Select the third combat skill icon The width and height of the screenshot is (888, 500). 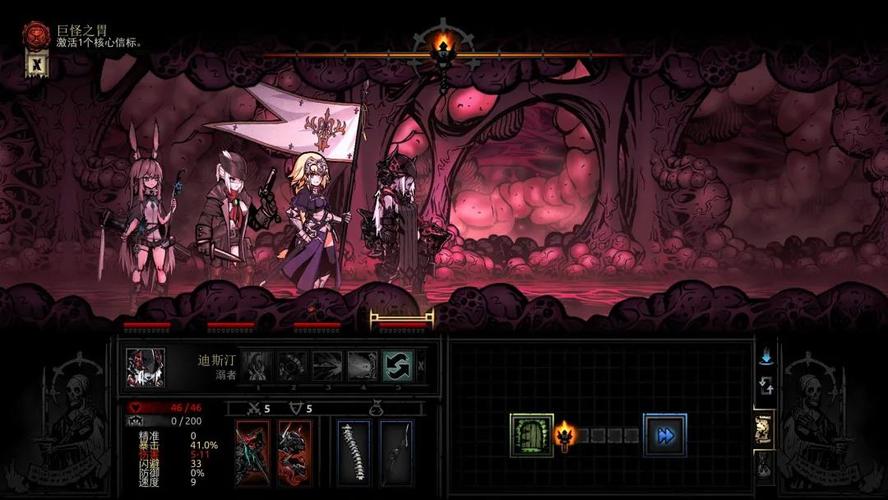point(327,366)
